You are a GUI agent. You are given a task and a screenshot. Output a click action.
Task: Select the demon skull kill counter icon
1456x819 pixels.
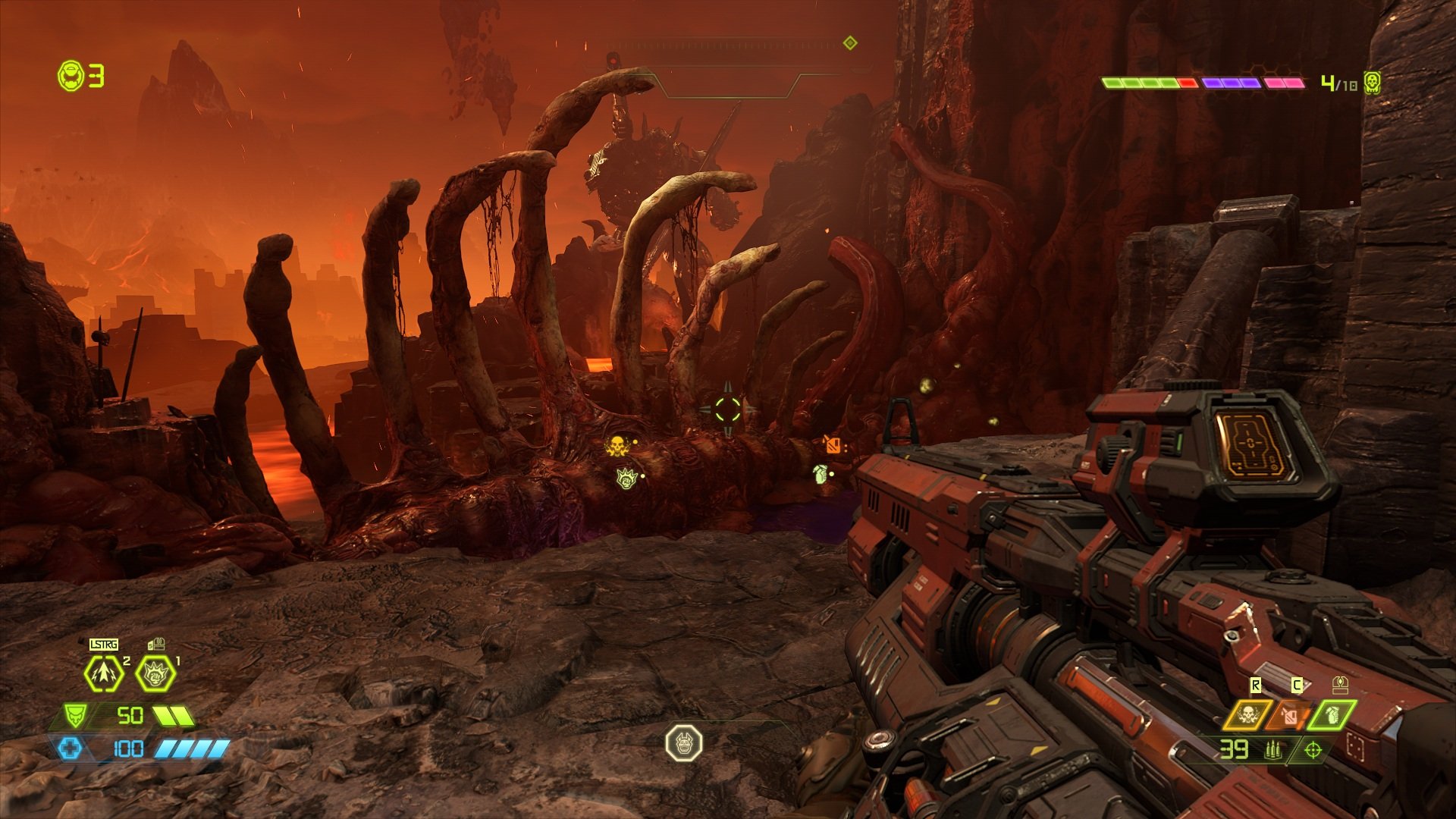1371,83
